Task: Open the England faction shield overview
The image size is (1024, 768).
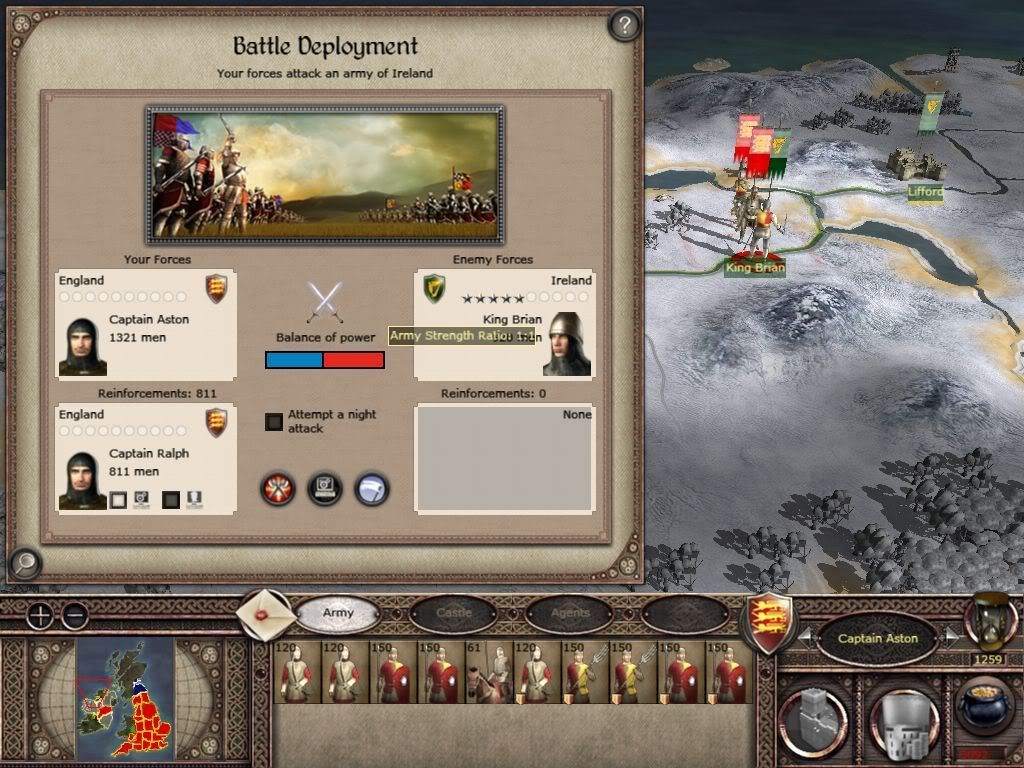Action: tap(770, 622)
